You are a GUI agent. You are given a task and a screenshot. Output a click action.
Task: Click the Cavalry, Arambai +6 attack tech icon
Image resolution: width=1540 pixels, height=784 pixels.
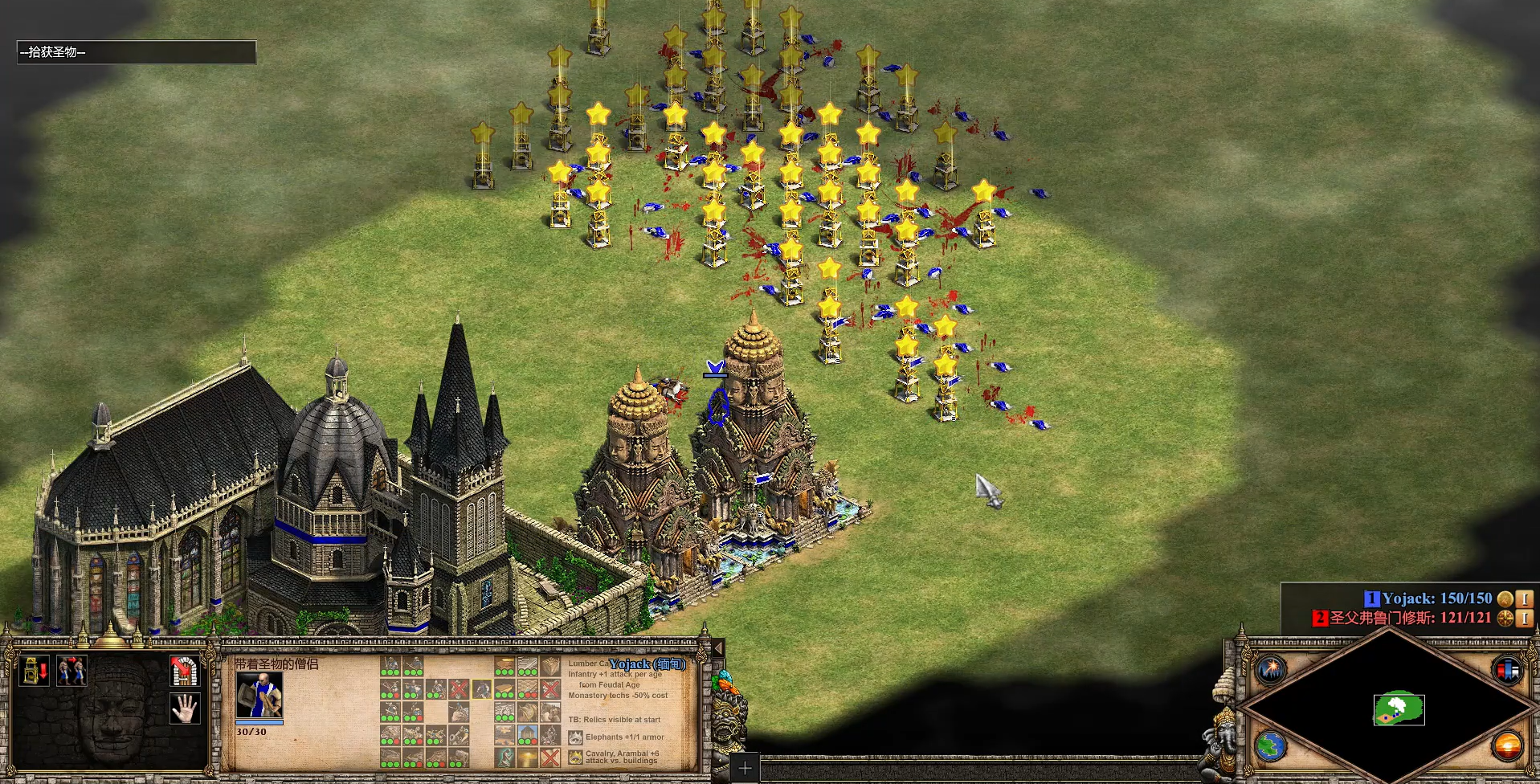pyautogui.click(x=575, y=757)
